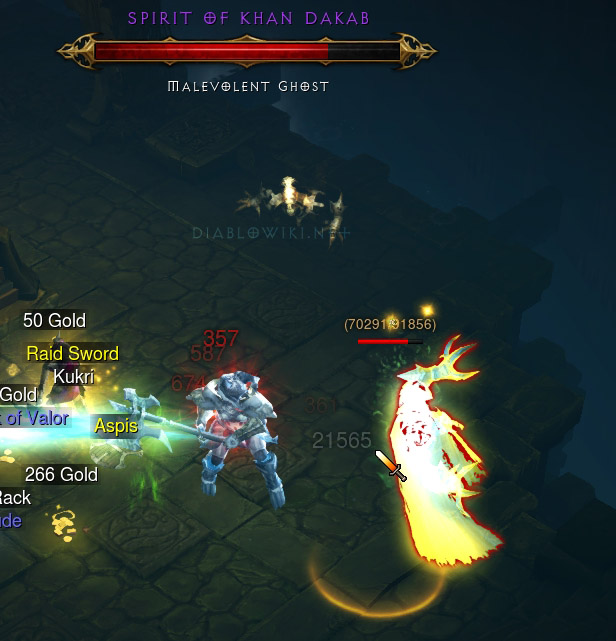Collect the 266 Gold label

61,475
